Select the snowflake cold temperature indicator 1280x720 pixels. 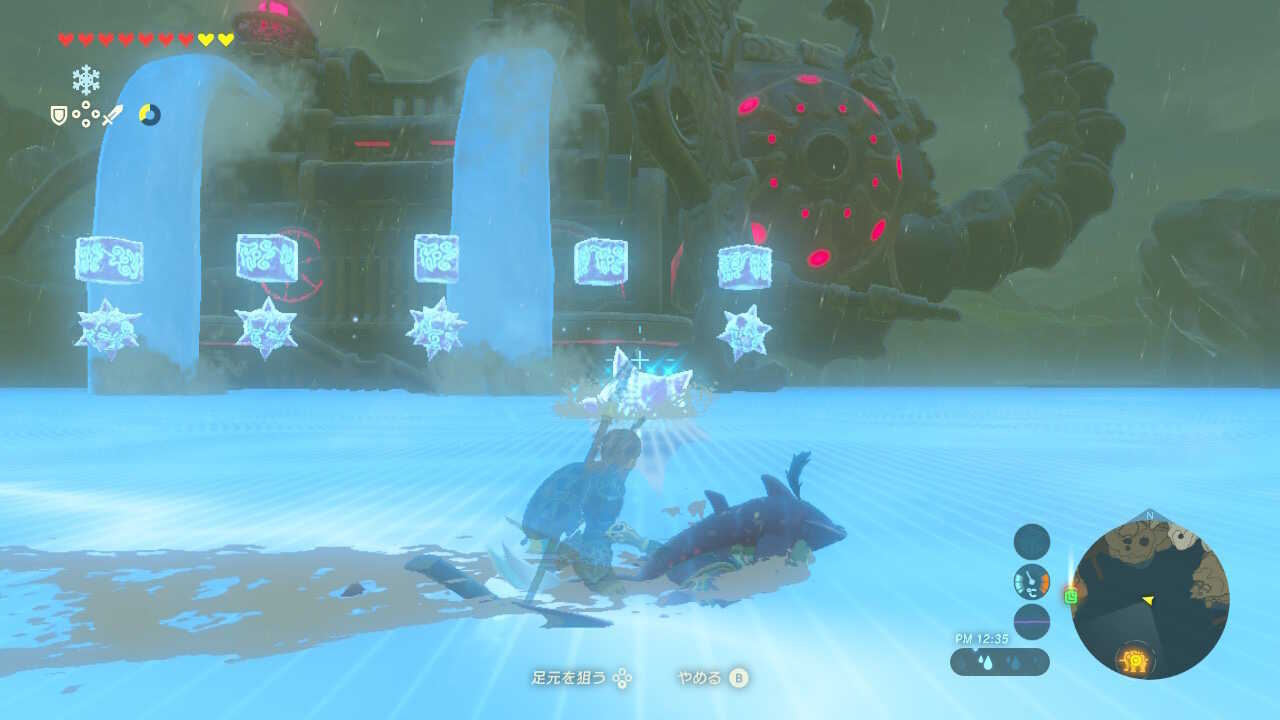coord(85,79)
